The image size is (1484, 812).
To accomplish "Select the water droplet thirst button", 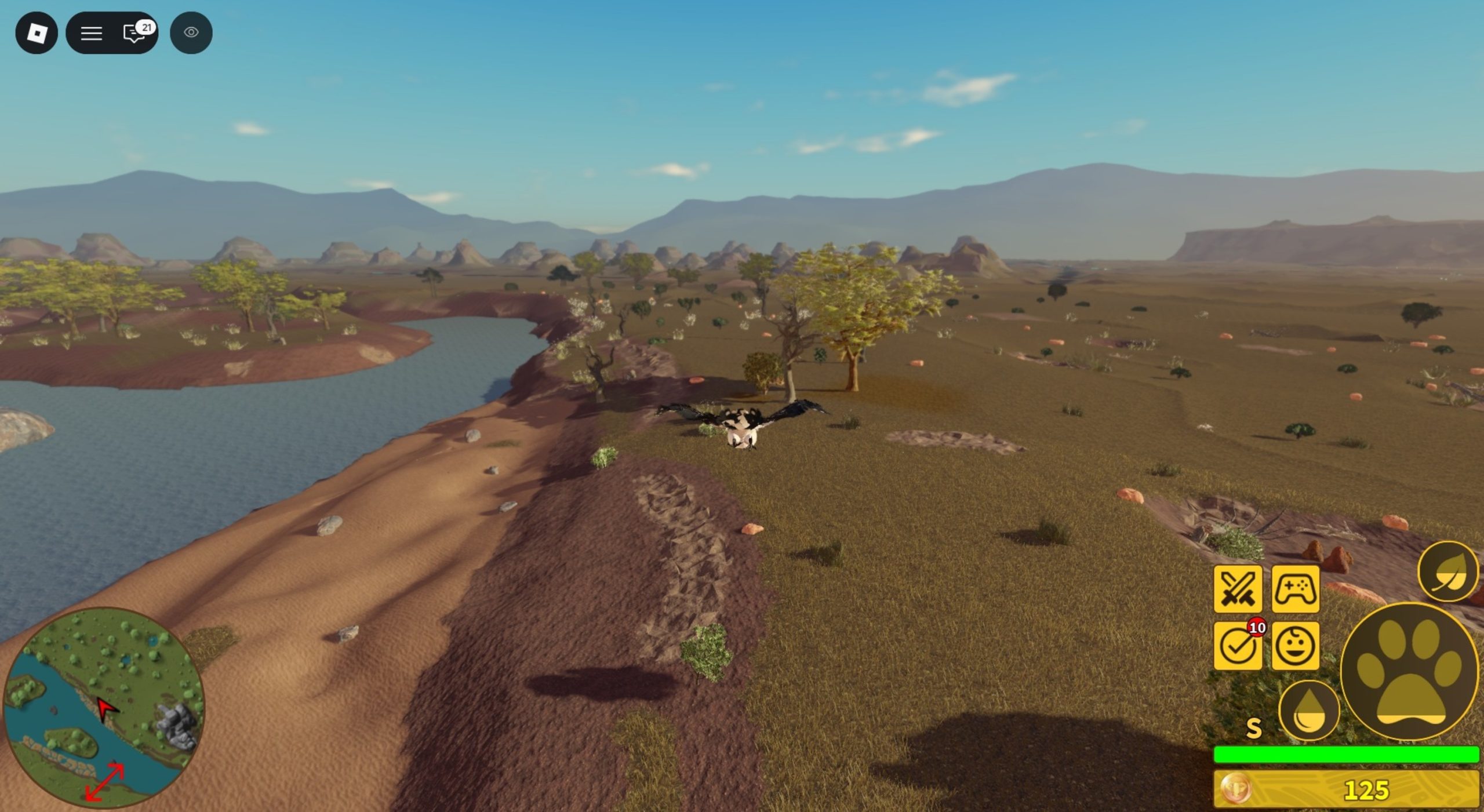I will tap(1309, 711).
